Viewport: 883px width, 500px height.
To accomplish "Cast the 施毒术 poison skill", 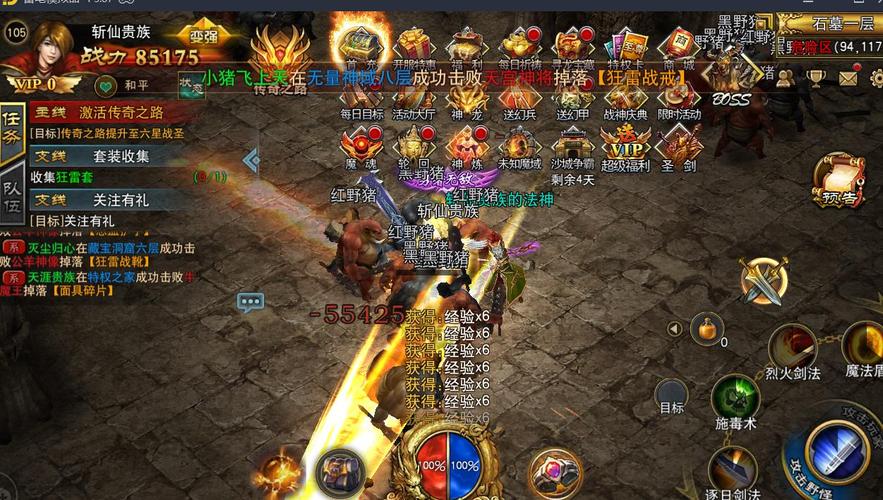I will 735,399.
